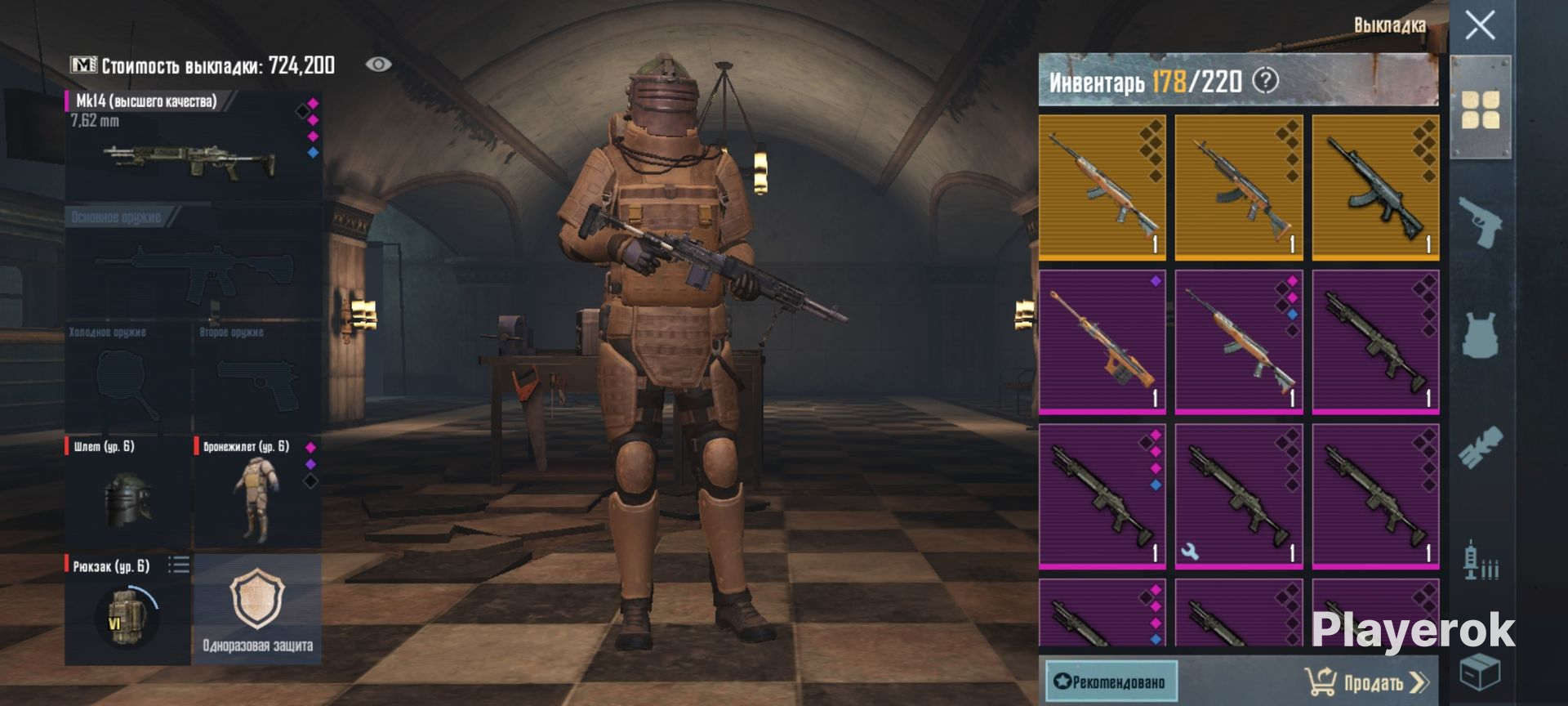Switch to the armor vest tab
Viewport: 1568px width, 706px height.
pos(1480,333)
